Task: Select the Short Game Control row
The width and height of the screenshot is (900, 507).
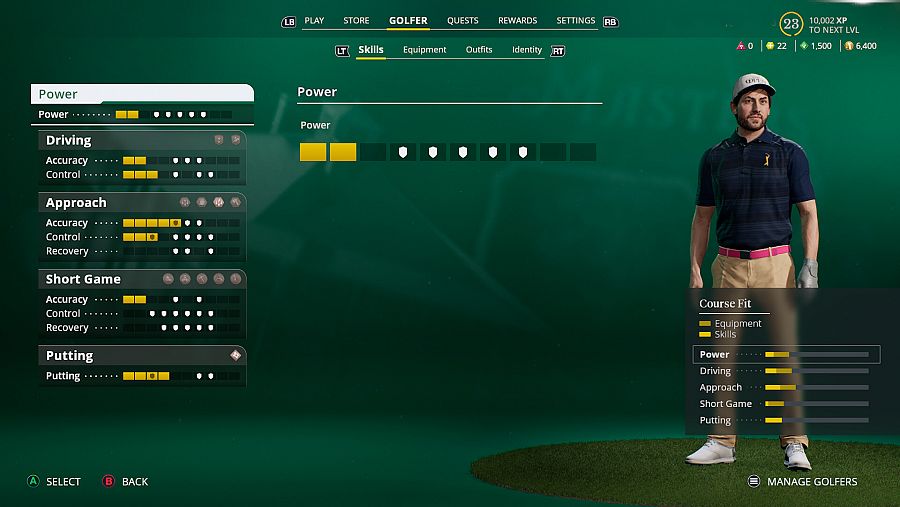Action: pos(142,313)
